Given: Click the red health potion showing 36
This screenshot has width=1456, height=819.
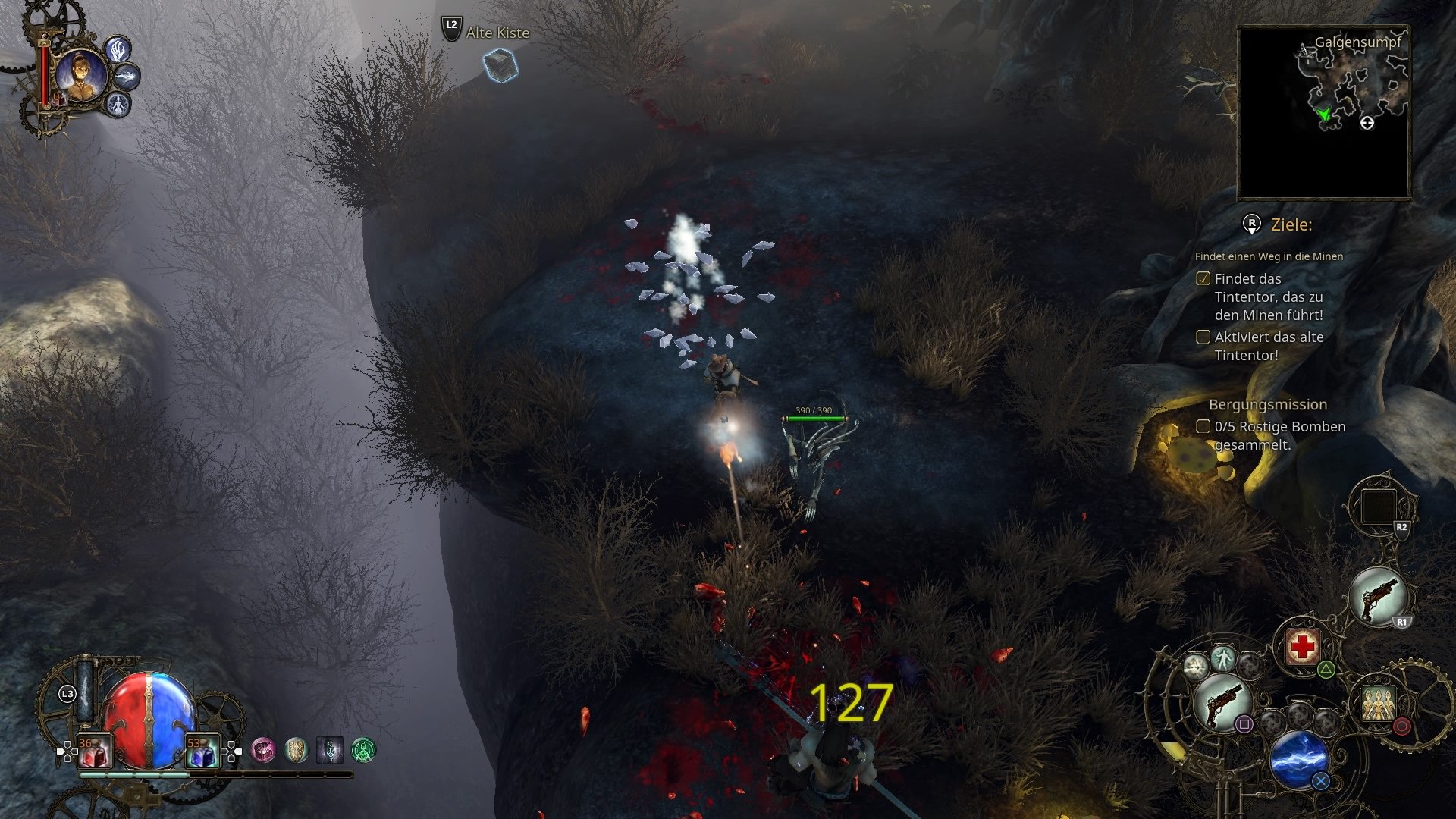Looking at the screenshot, I should tap(95, 751).
